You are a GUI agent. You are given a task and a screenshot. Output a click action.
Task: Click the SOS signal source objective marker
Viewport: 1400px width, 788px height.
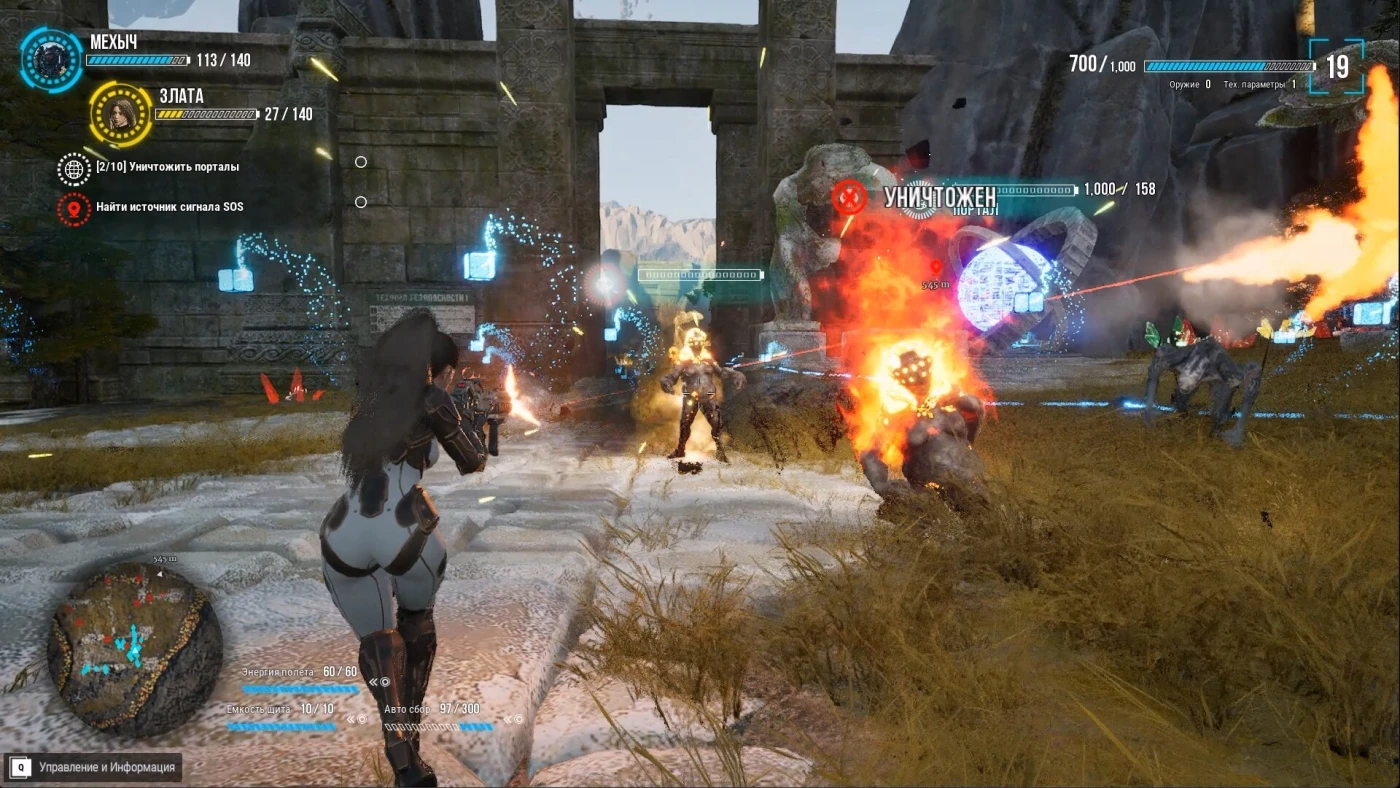point(74,208)
